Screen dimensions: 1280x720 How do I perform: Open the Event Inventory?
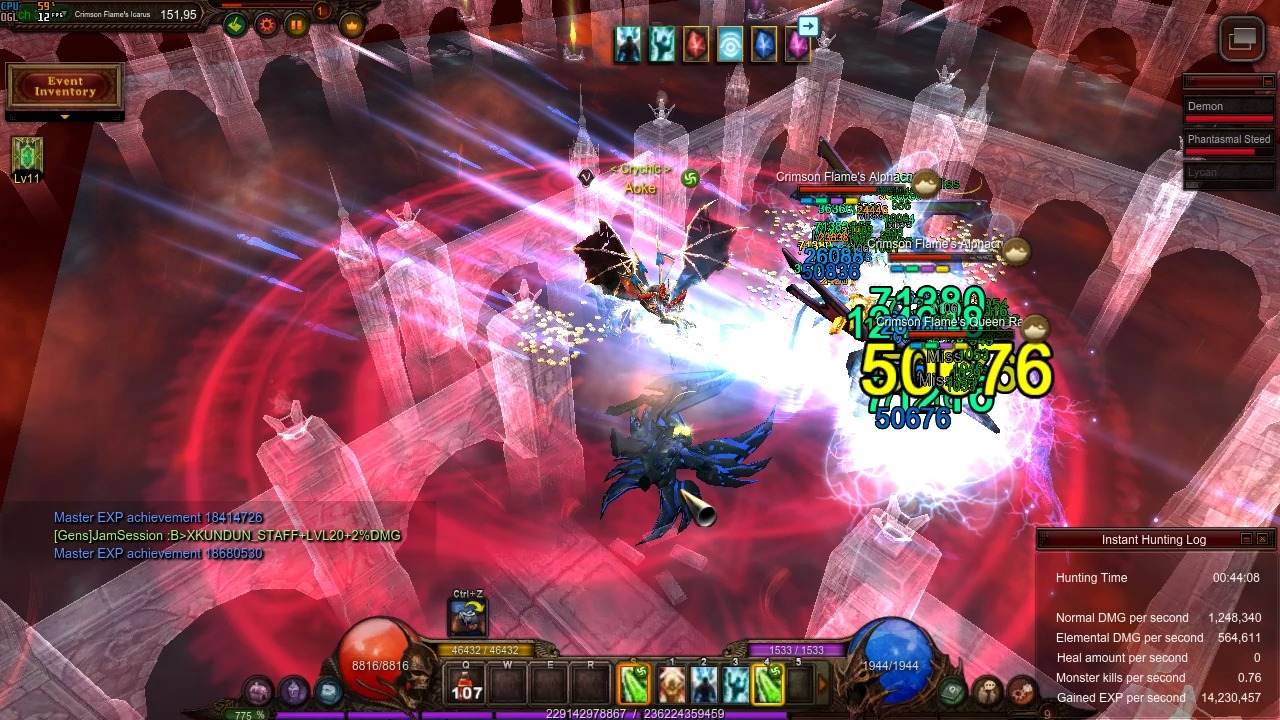(64, 87)
